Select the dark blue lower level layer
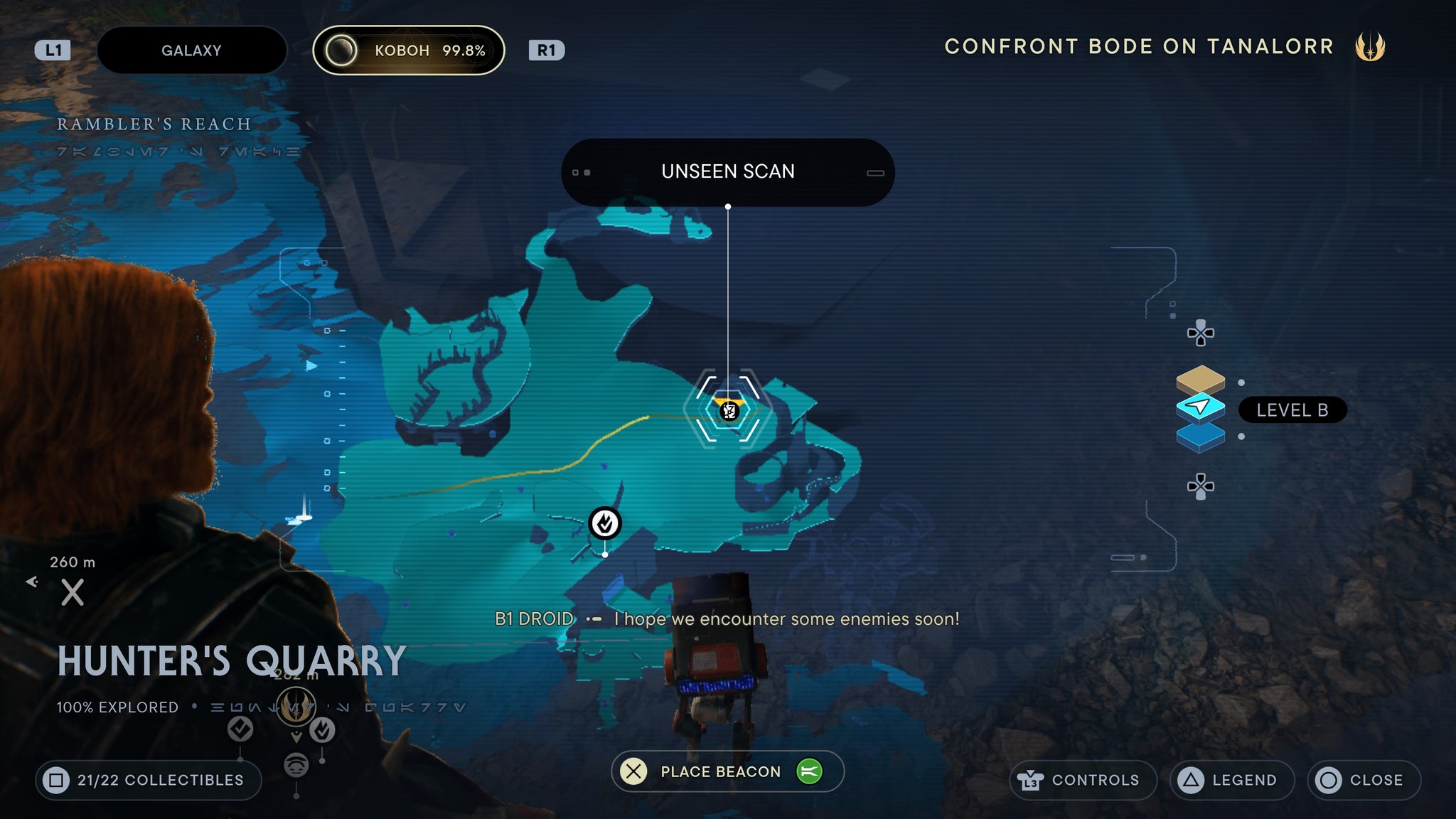1456x819 pixels. (1200, 437)
